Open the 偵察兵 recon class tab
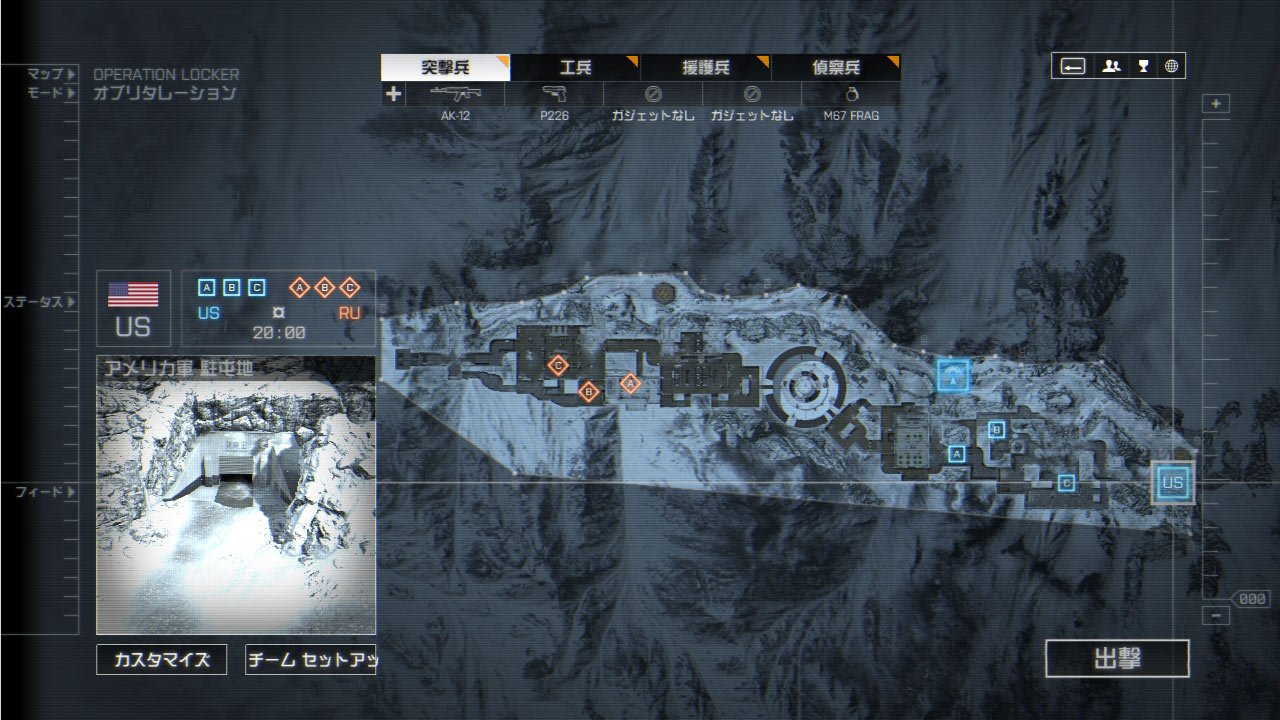 tap(835, 68)
